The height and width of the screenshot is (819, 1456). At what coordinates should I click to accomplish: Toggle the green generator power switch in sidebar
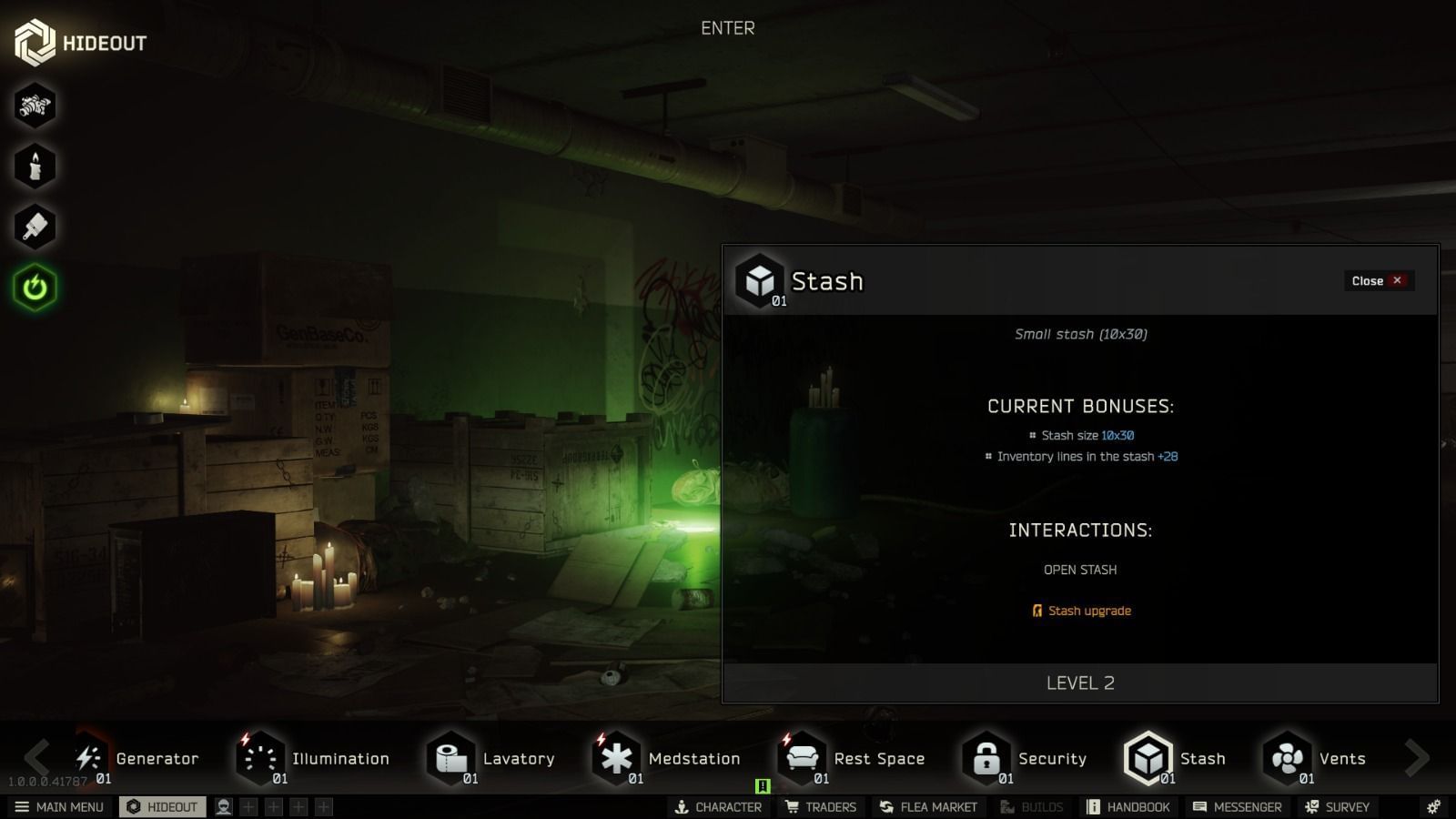point(35,286)
